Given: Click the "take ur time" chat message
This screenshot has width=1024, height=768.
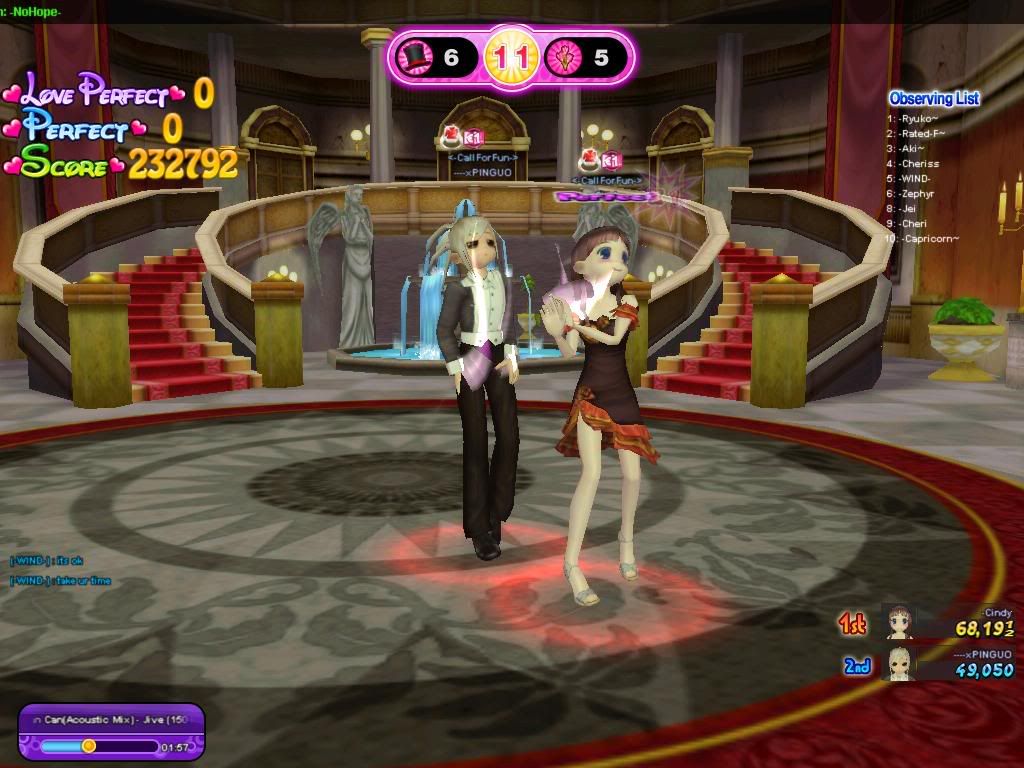Looking at the screenshot, I should point(61,581).
